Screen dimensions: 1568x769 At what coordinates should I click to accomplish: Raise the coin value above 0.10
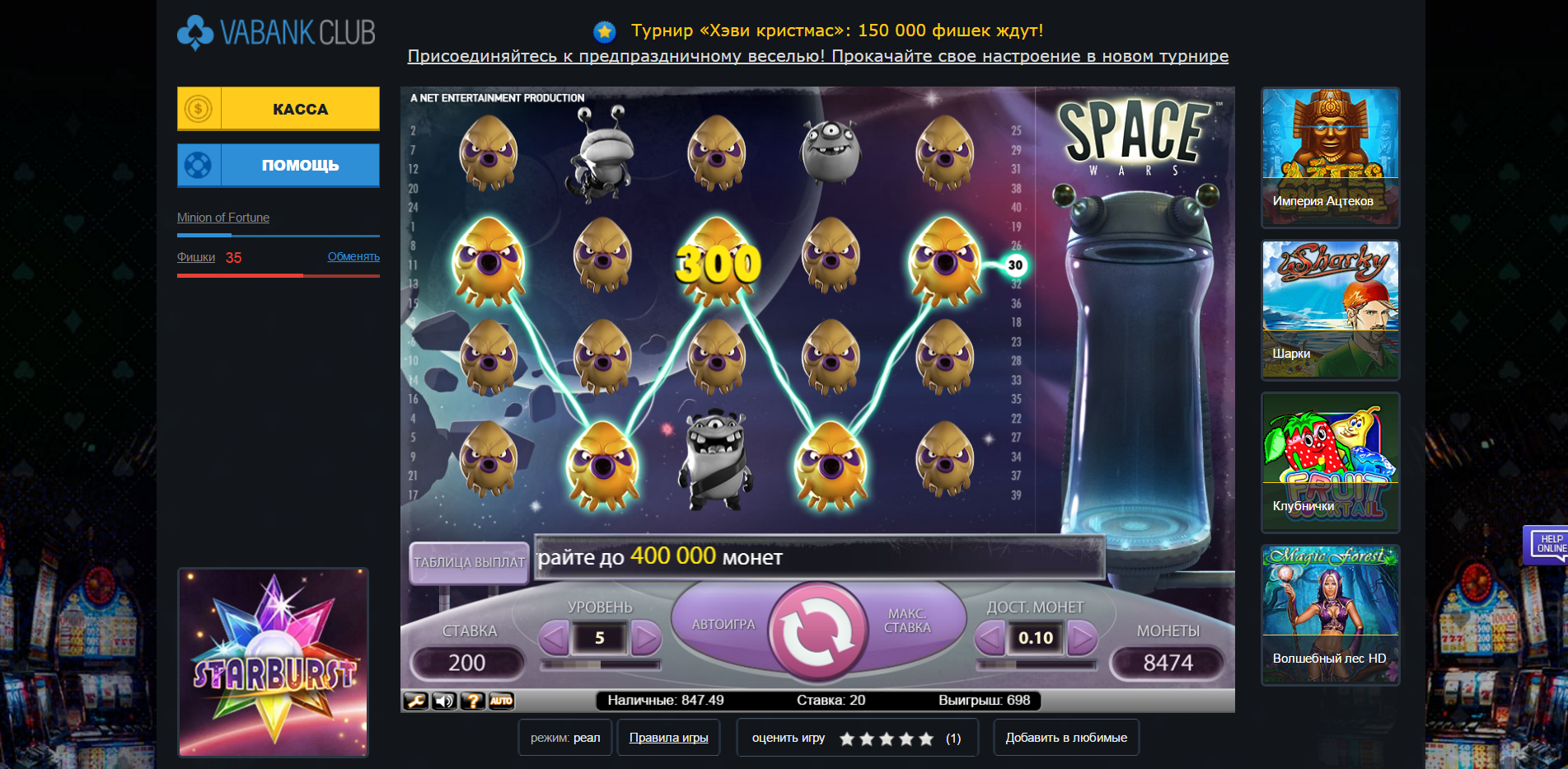pos(1082,638)
